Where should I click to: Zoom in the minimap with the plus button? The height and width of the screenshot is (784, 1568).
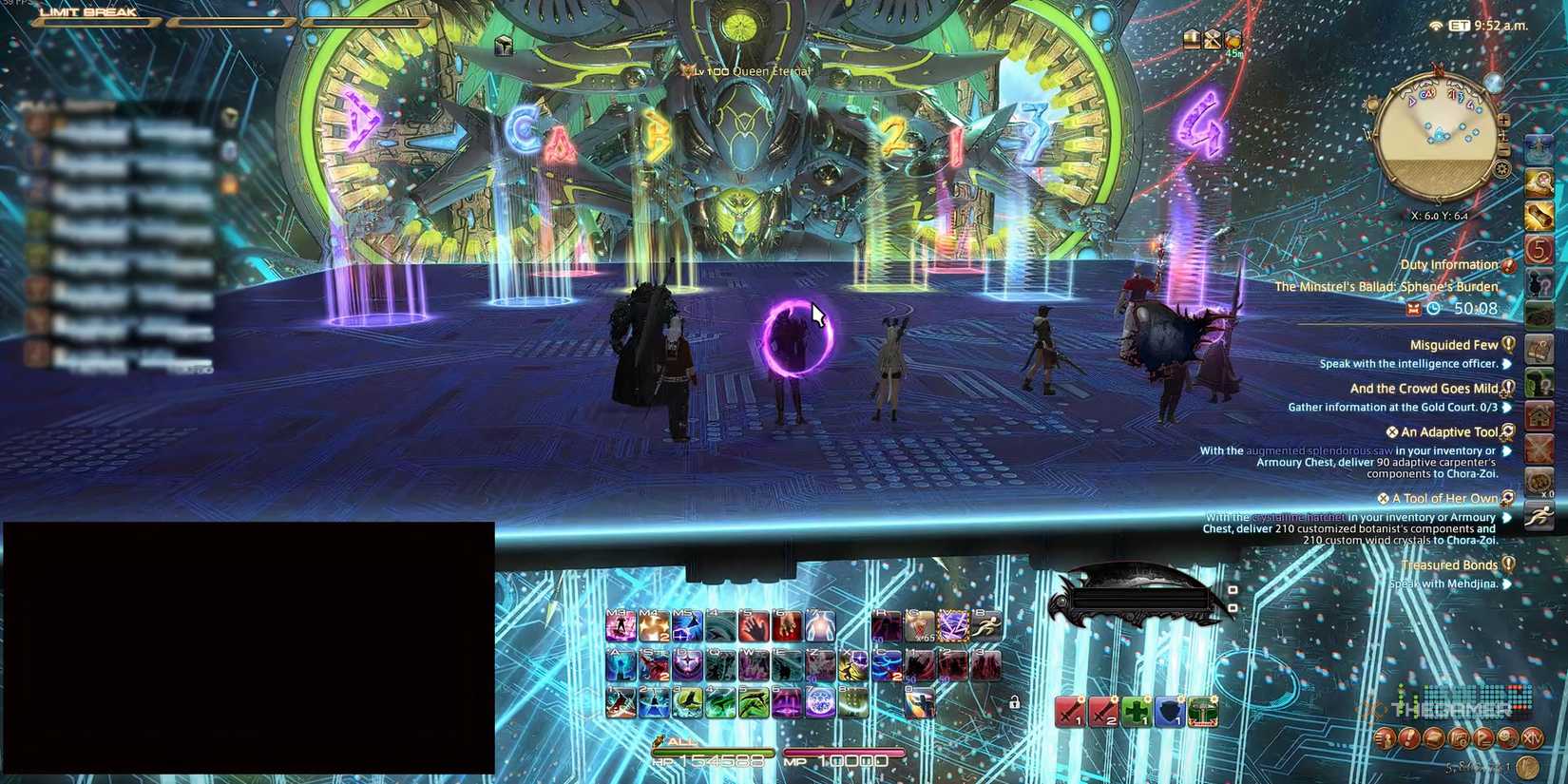pos(1503,121)
